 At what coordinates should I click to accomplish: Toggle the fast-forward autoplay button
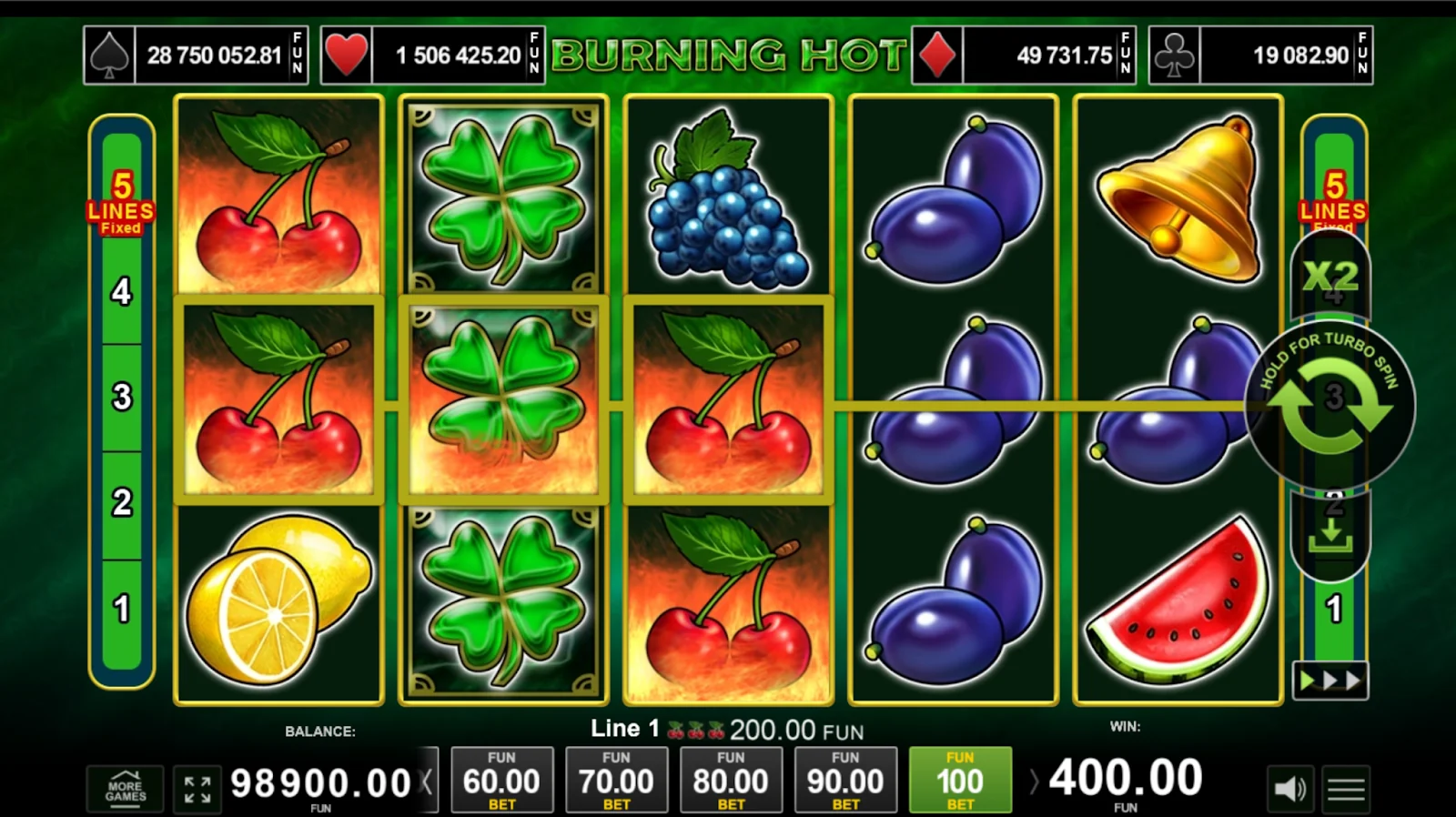tap(1330, 681)
